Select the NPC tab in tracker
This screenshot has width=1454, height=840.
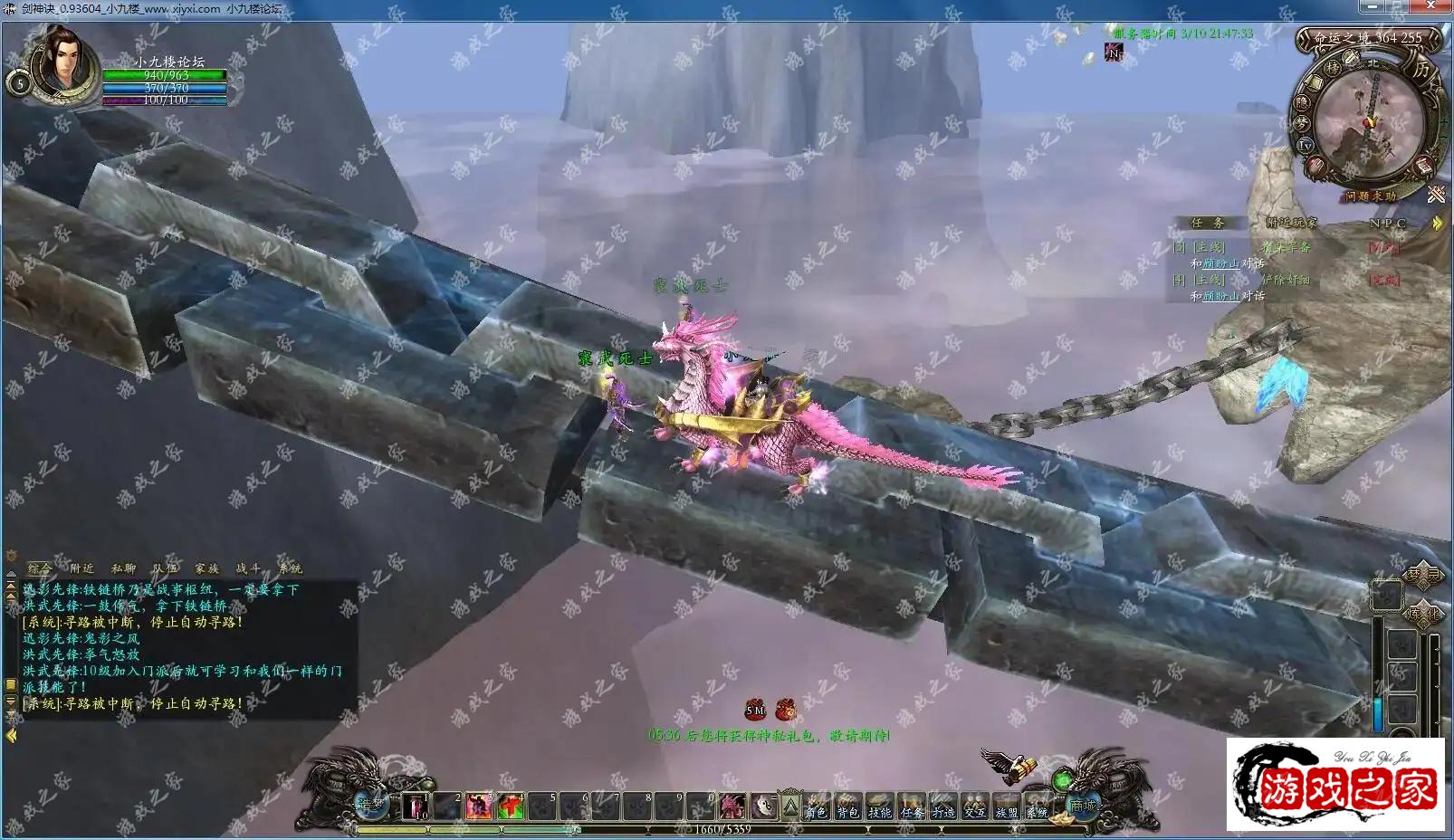pyautogui.click(x=1387, y=223)
